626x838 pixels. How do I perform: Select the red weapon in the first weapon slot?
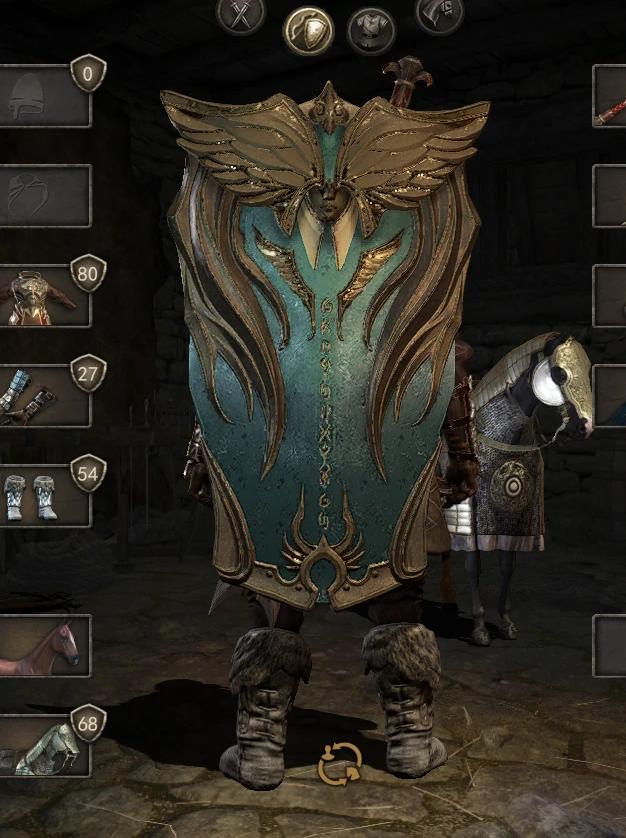pyautogui.click(x=610, y=96)
